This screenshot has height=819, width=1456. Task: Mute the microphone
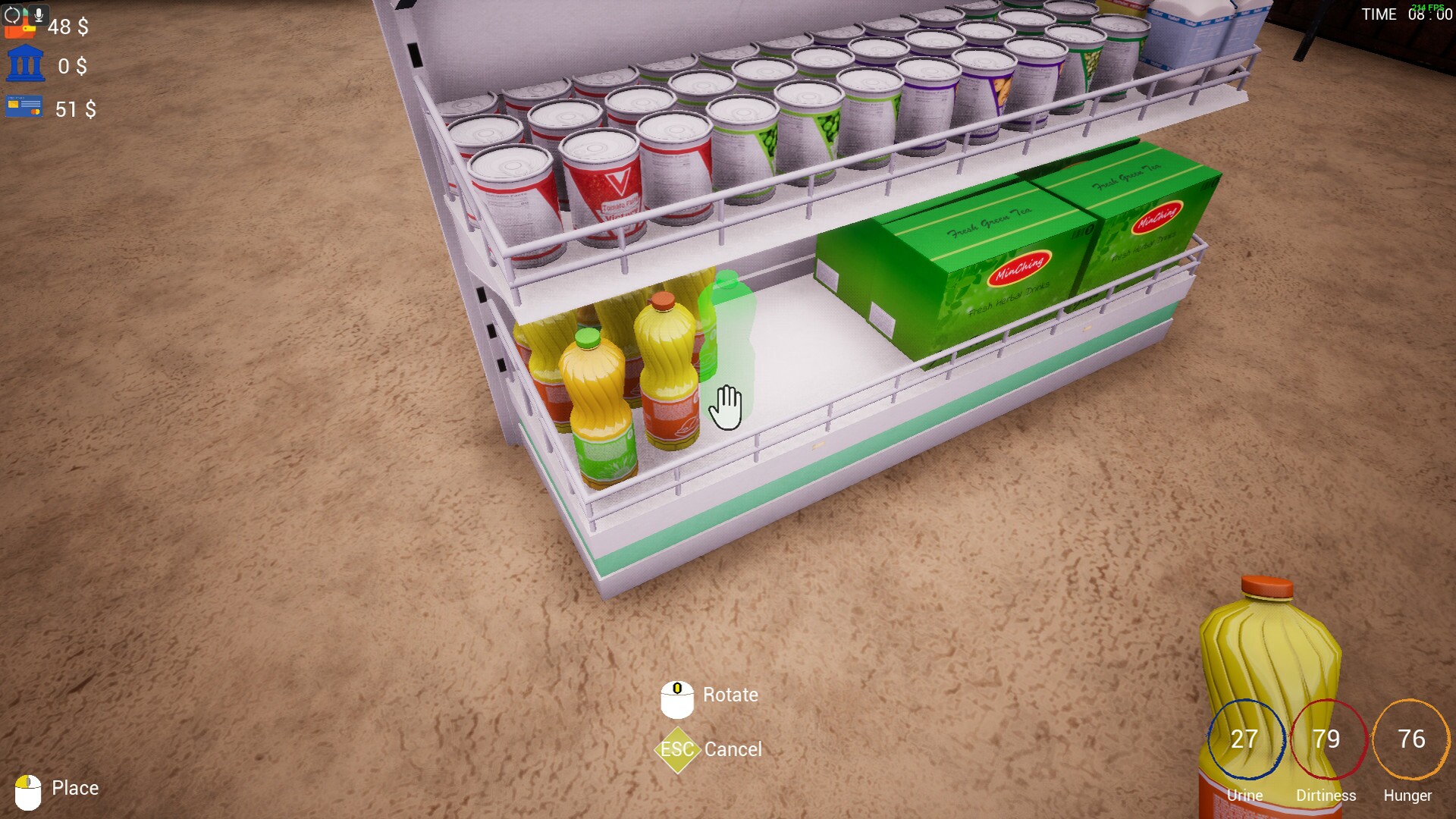(39, 14)
